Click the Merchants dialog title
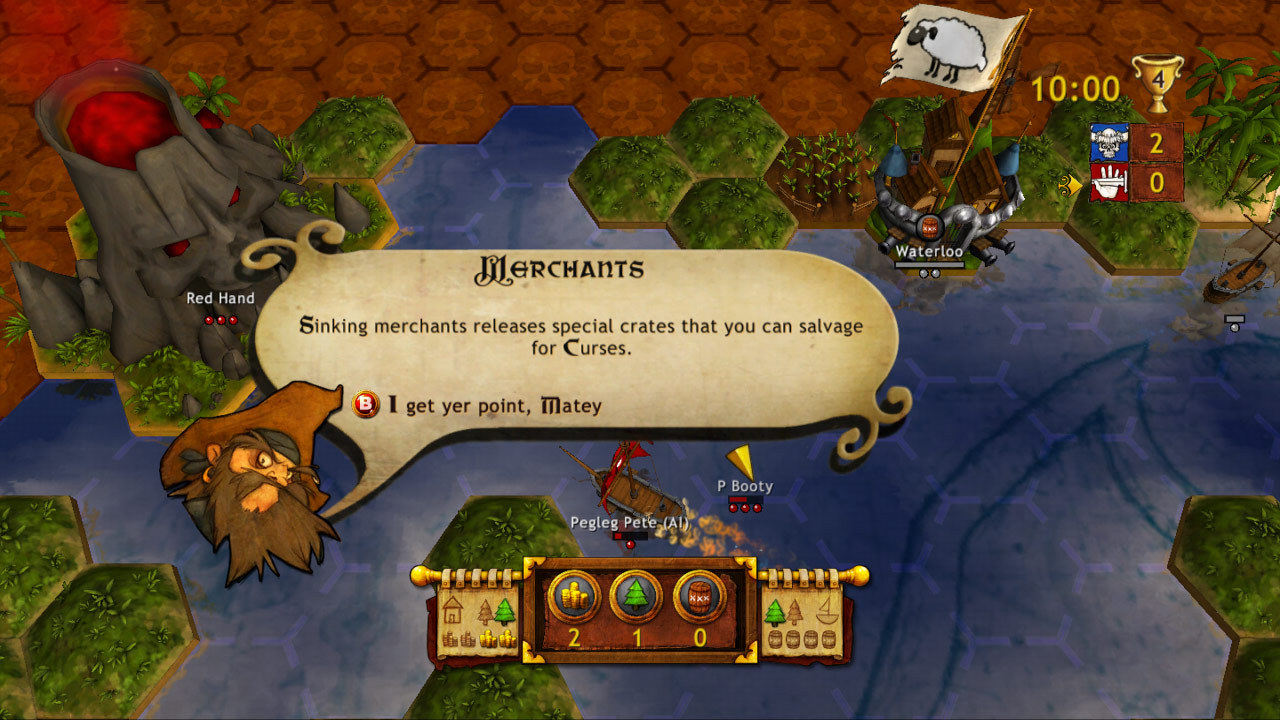1280x720 pixels. click(558, 268)
